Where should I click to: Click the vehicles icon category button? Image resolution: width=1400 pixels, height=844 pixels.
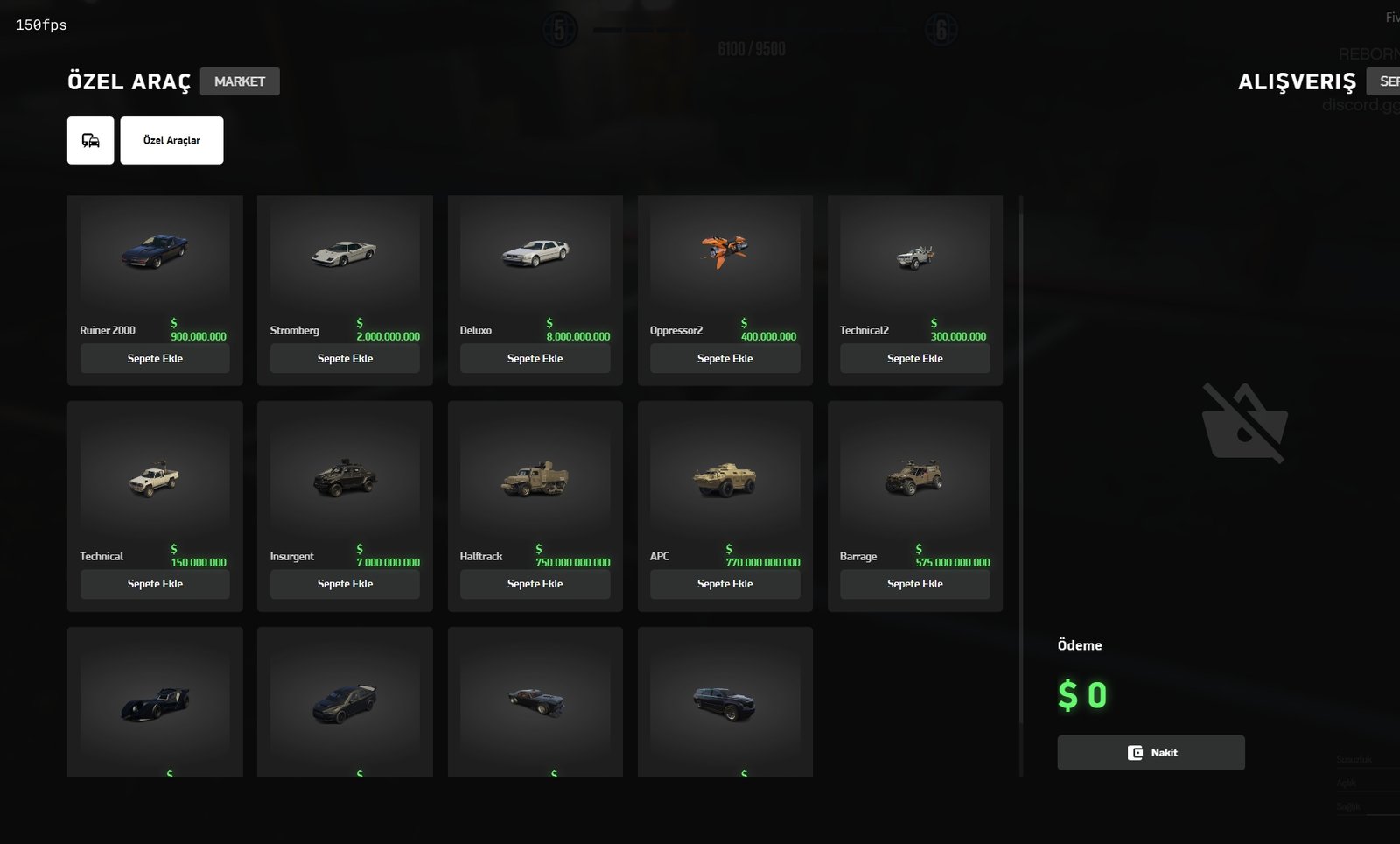[91, 140]
